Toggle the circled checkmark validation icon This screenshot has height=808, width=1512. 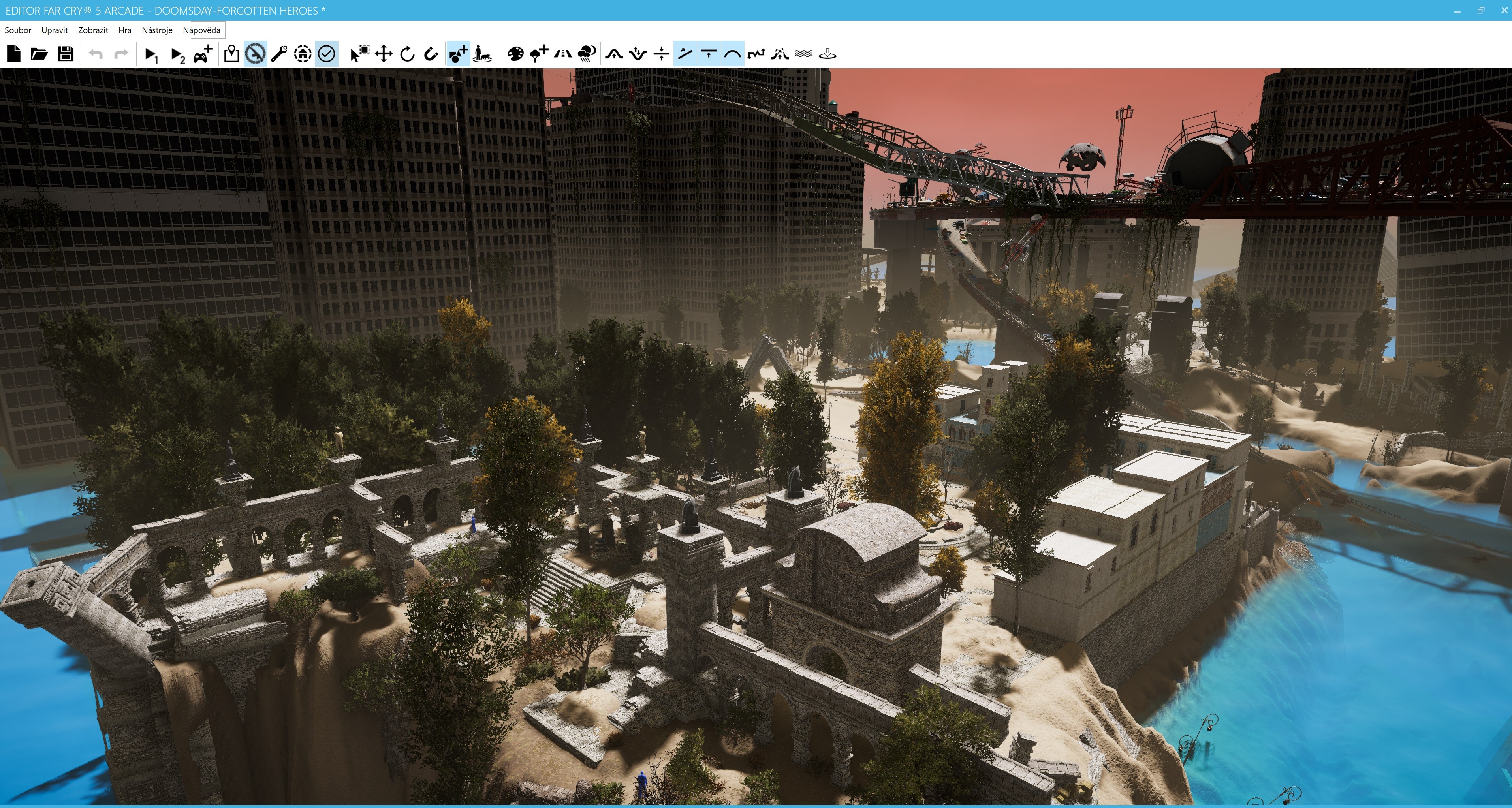[x=326, y=54]
